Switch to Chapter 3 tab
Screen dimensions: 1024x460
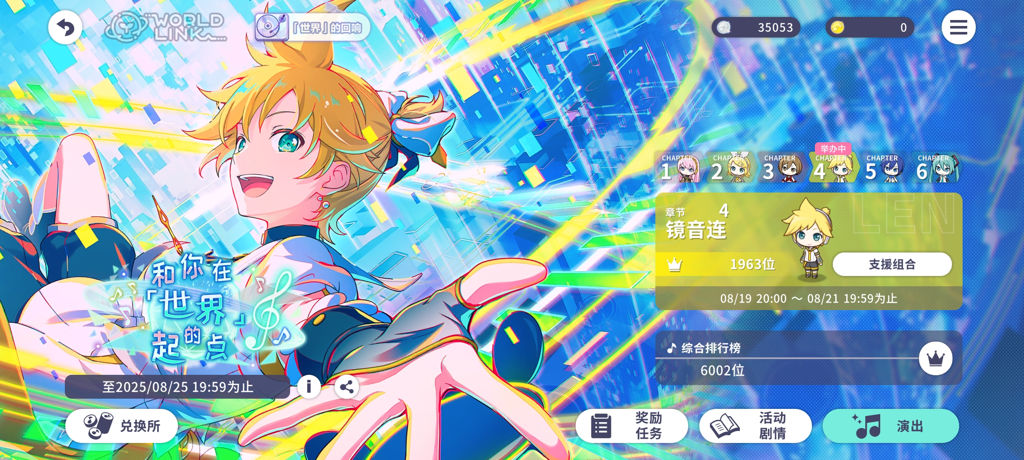pyautogui.click(x=782, y=169)
